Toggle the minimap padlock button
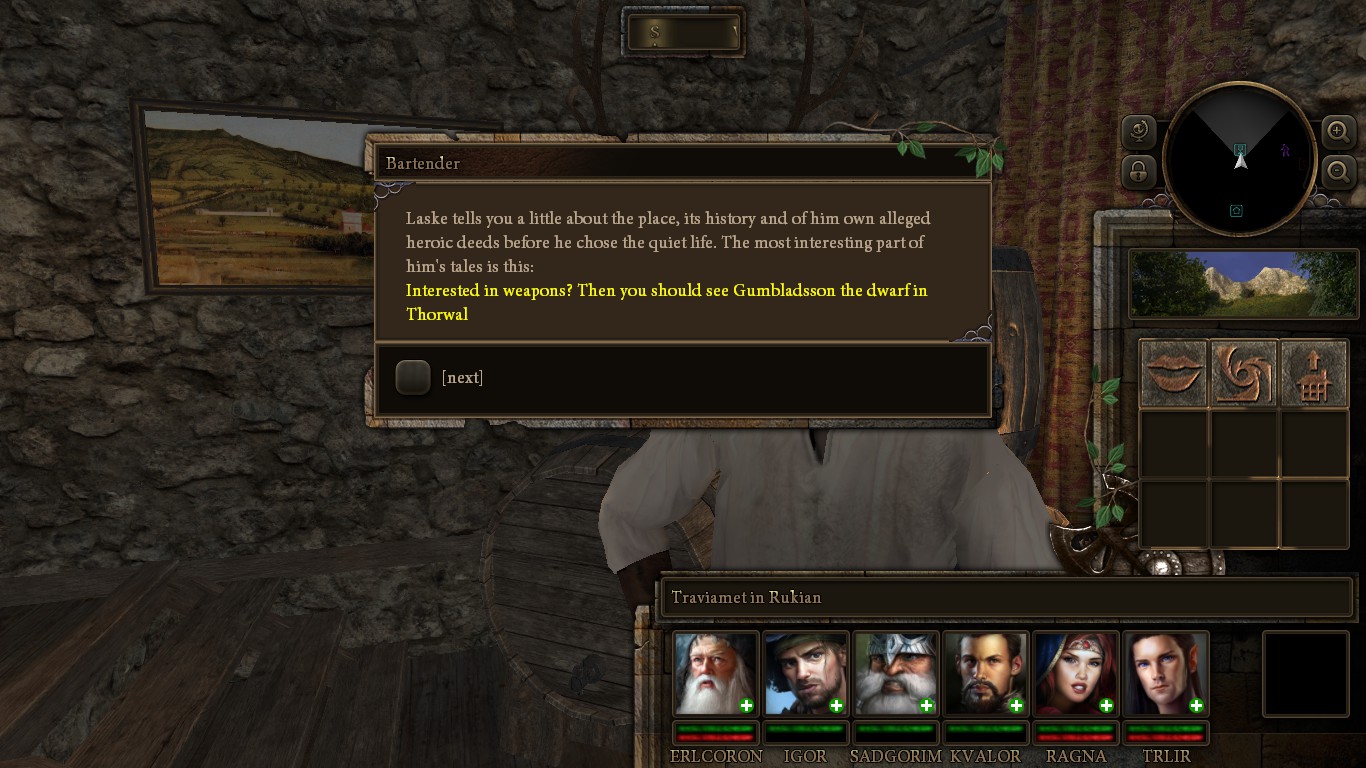 (x=1139, y=172)
